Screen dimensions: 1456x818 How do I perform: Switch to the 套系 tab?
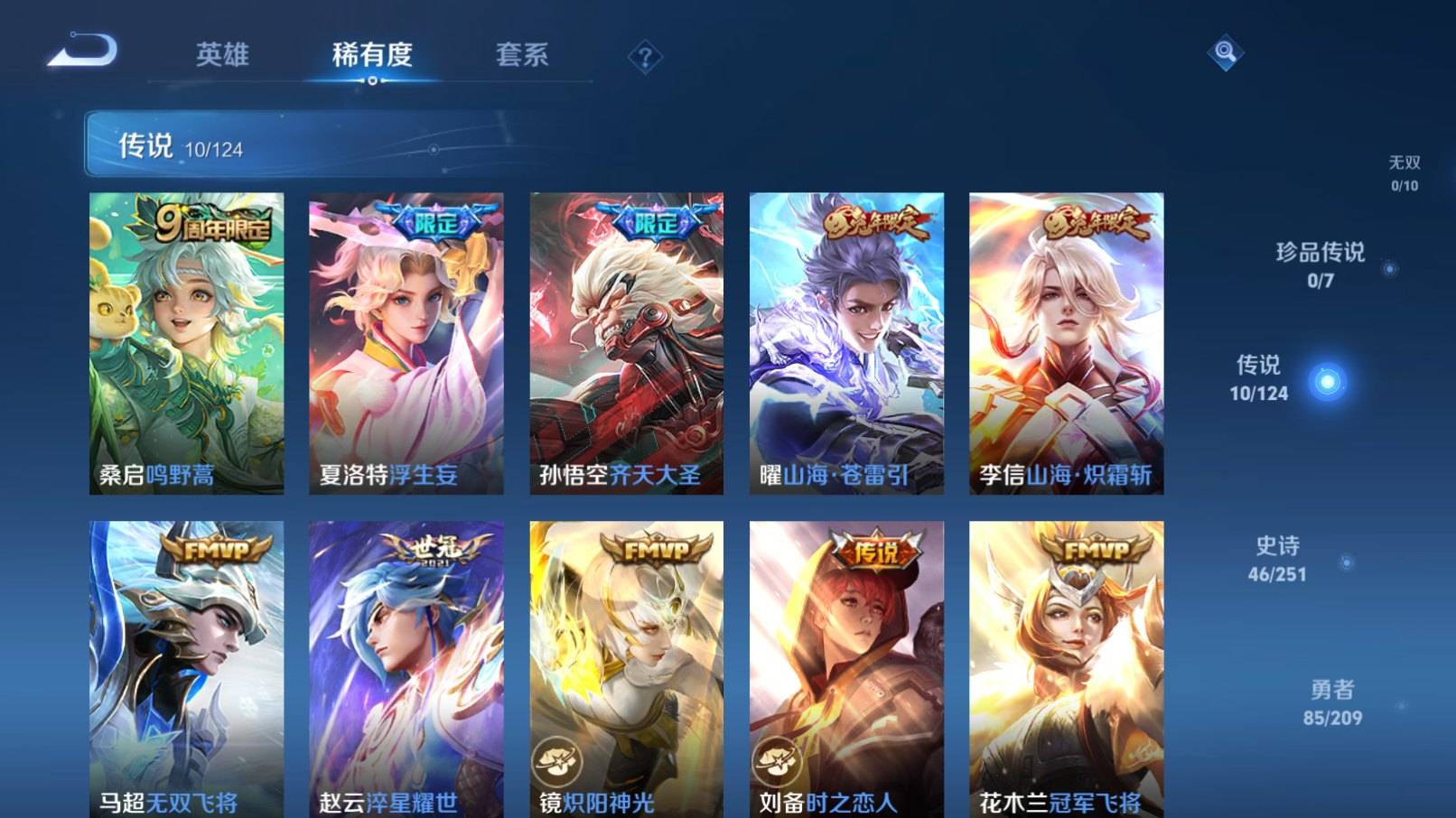(523, 56)
